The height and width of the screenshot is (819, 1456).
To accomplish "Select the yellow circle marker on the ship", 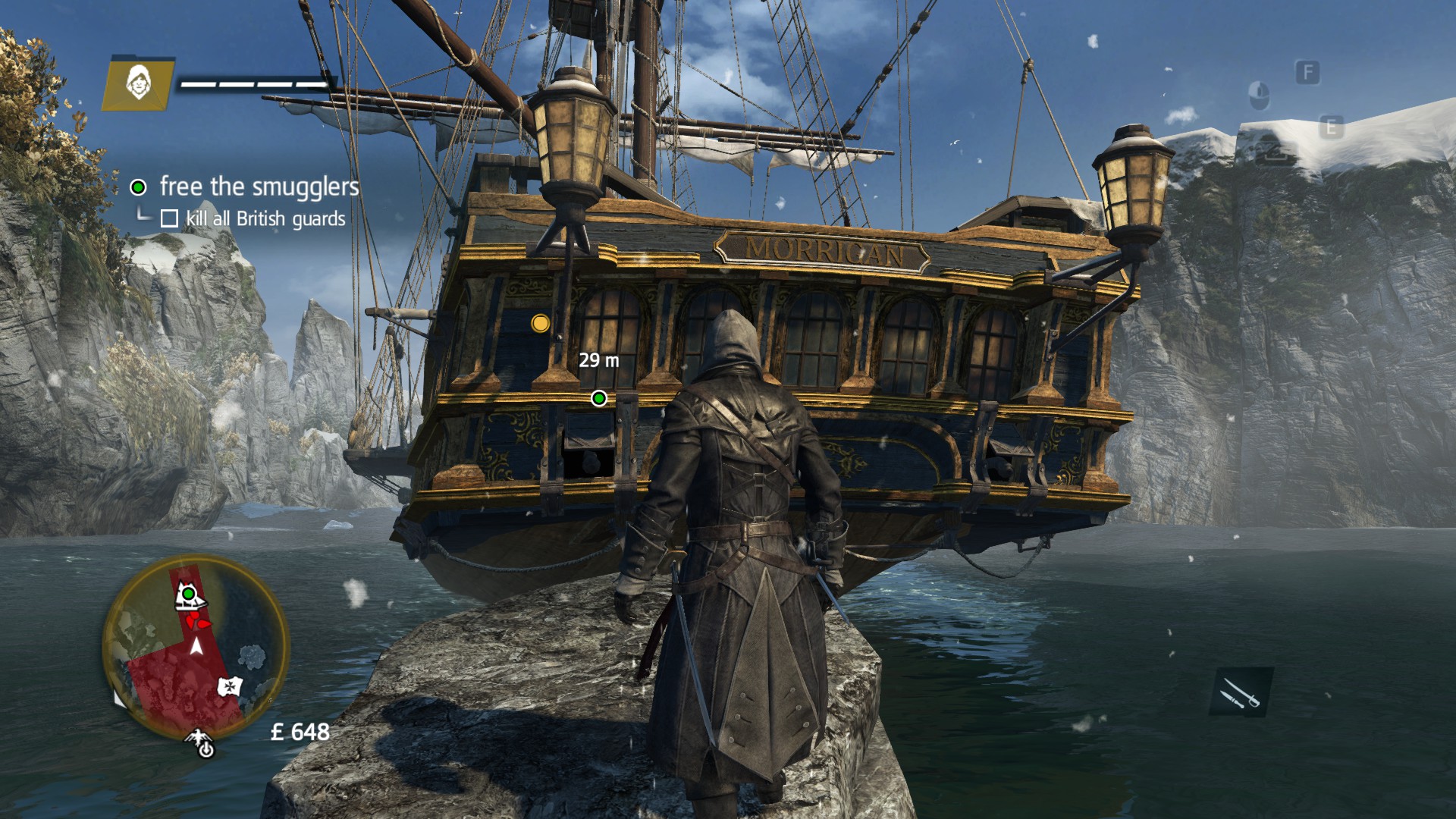I will [540, 324].
